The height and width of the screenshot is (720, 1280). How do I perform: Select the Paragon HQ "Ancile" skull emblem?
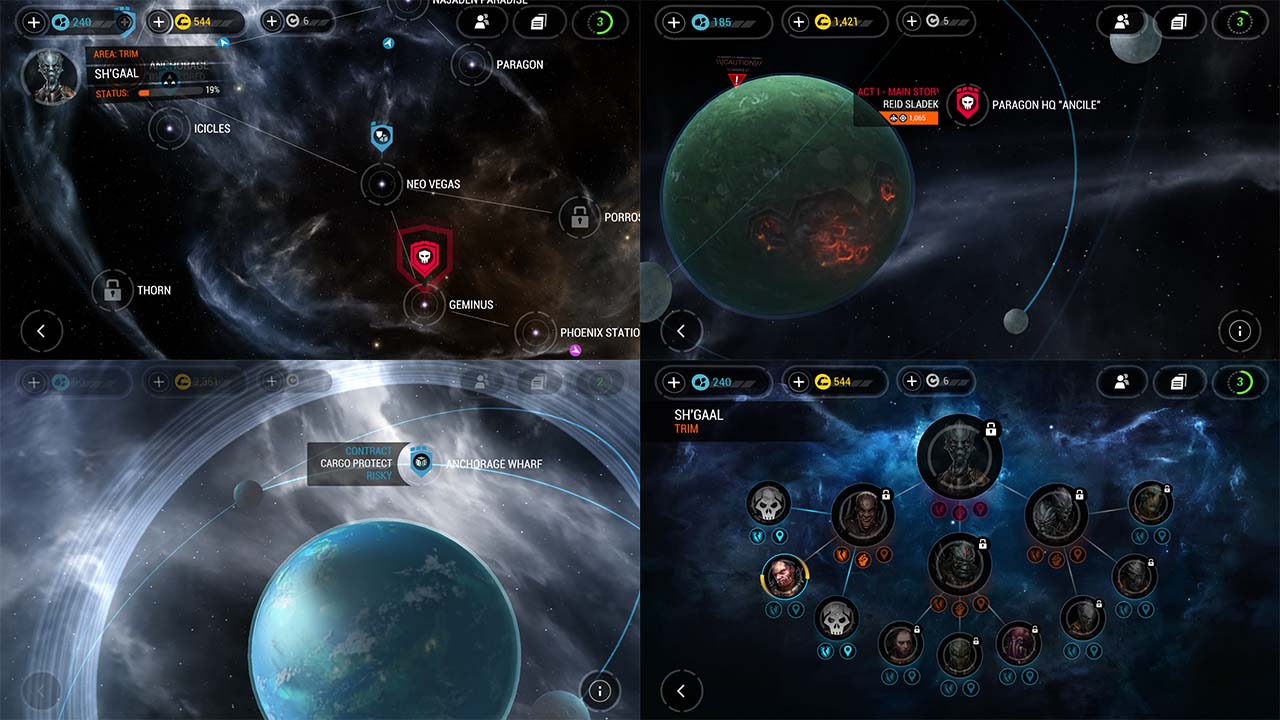(967, 104)
